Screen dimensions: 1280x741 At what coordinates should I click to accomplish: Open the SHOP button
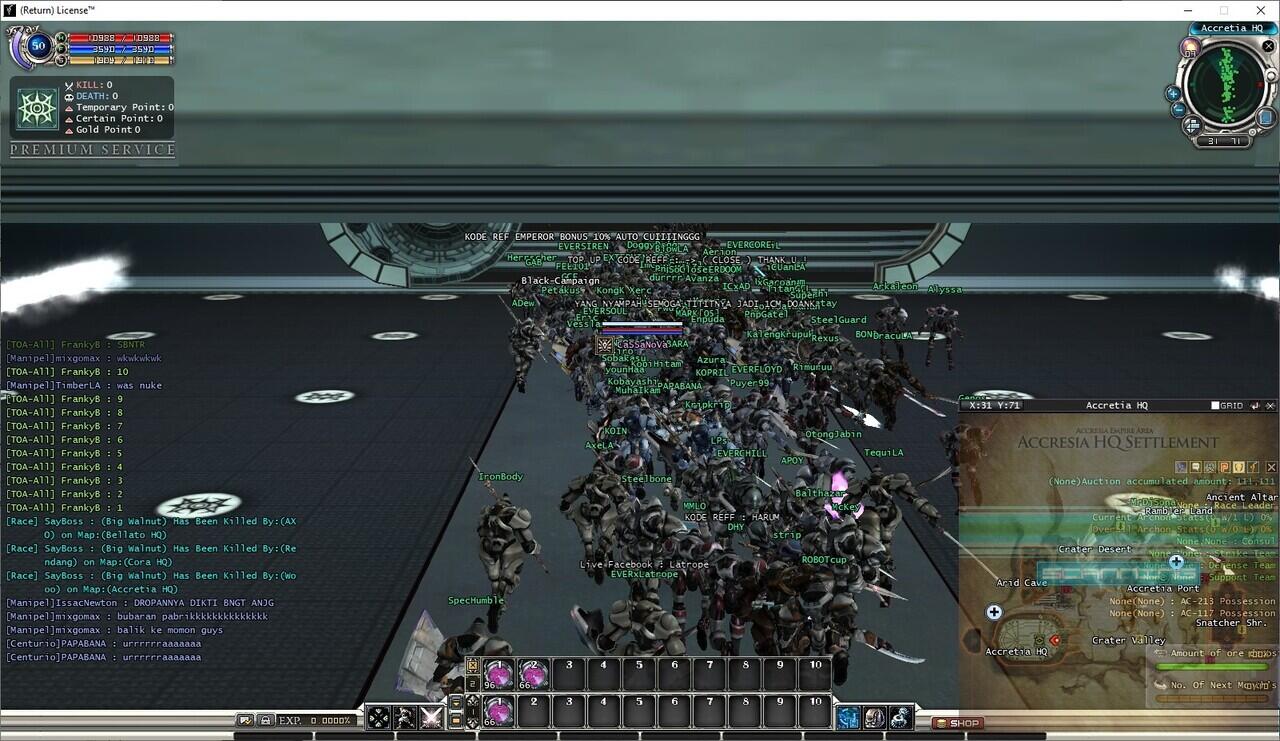coord(959,723)
